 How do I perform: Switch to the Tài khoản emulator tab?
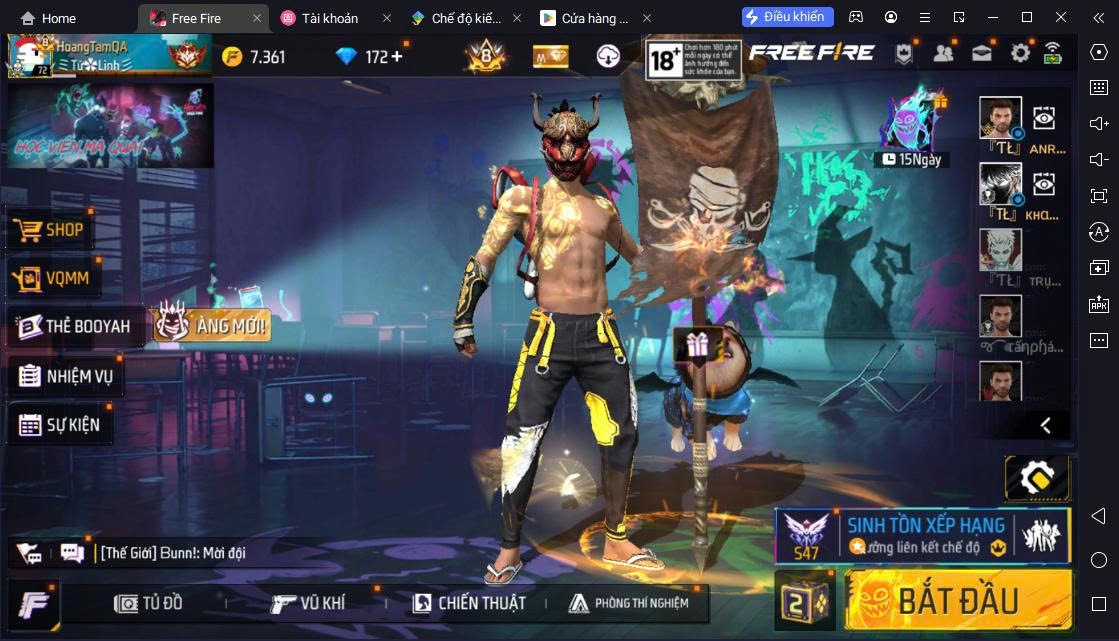pos(330,18)
